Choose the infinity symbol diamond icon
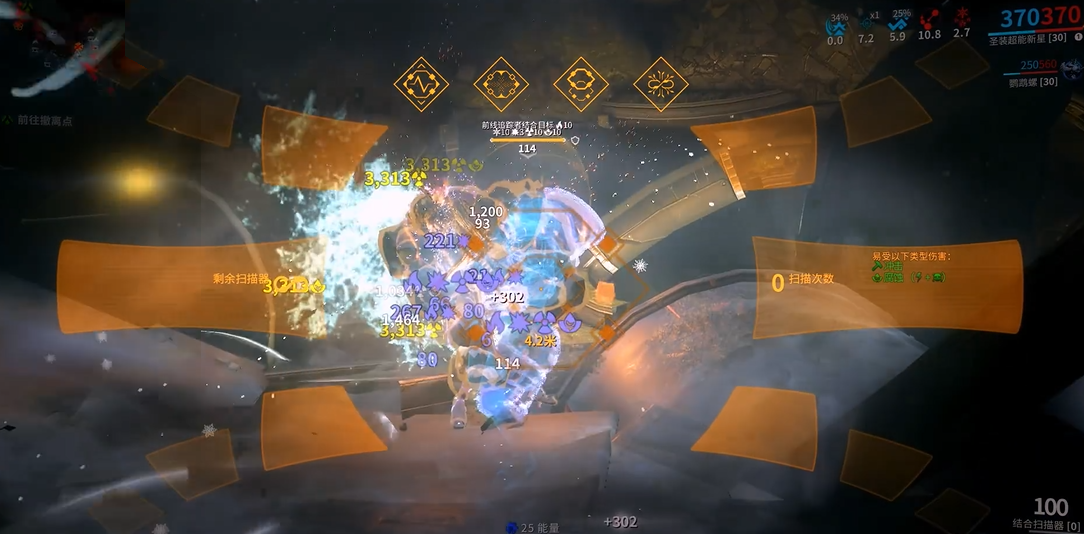 click(x=660, y=84)
